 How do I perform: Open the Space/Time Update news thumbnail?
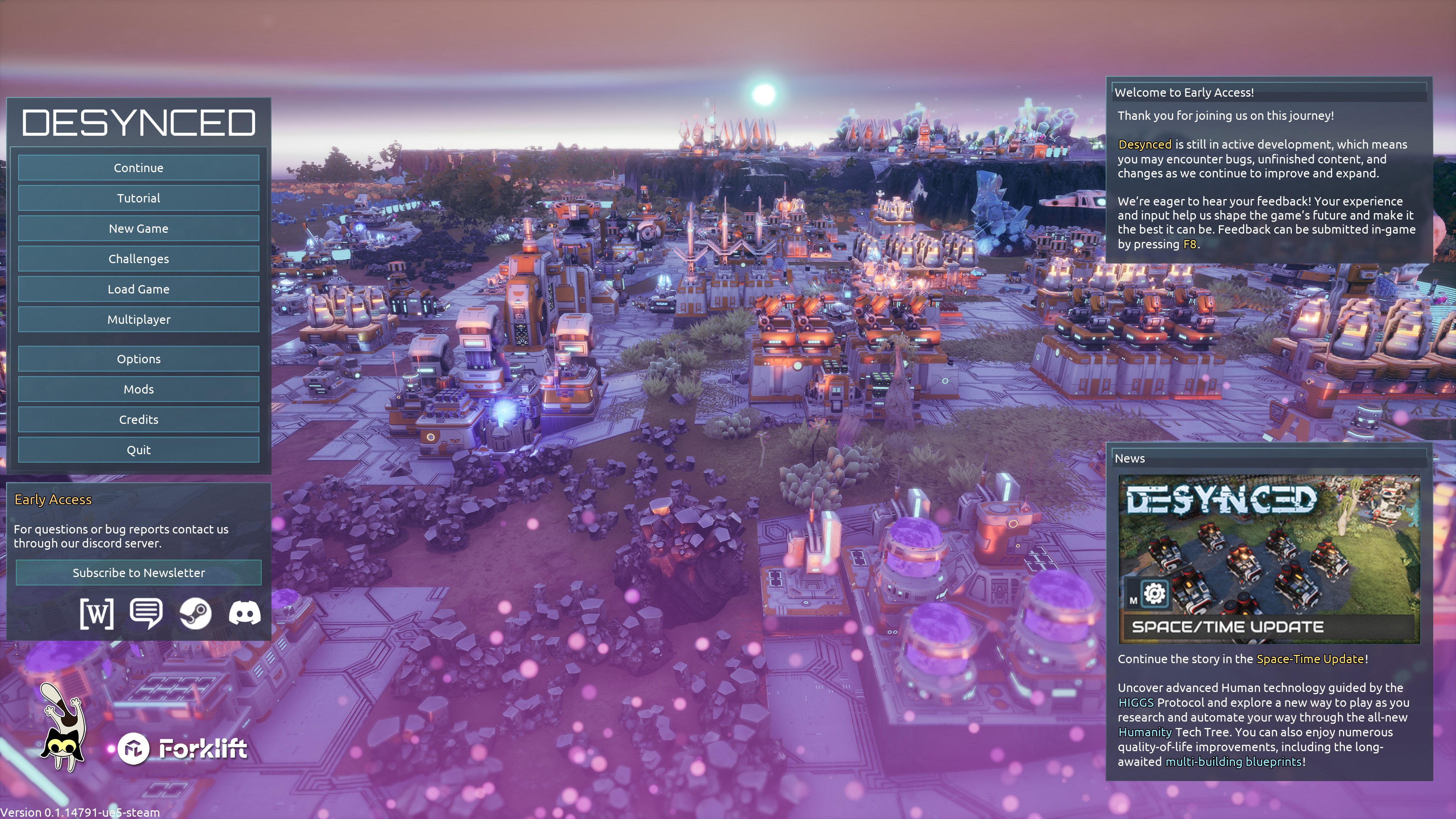1268,559
